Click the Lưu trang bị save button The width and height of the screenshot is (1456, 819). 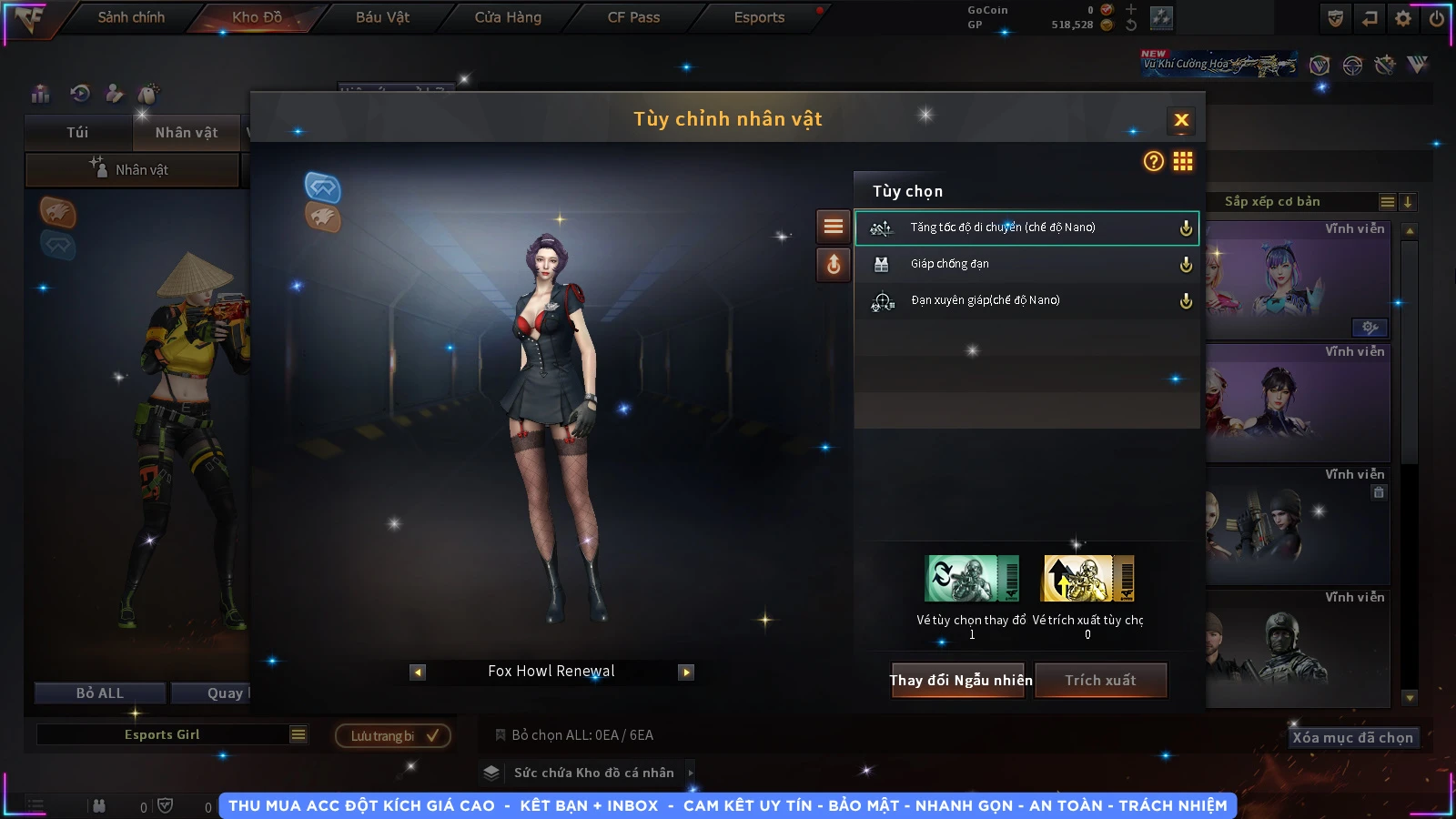pos(393,735)
